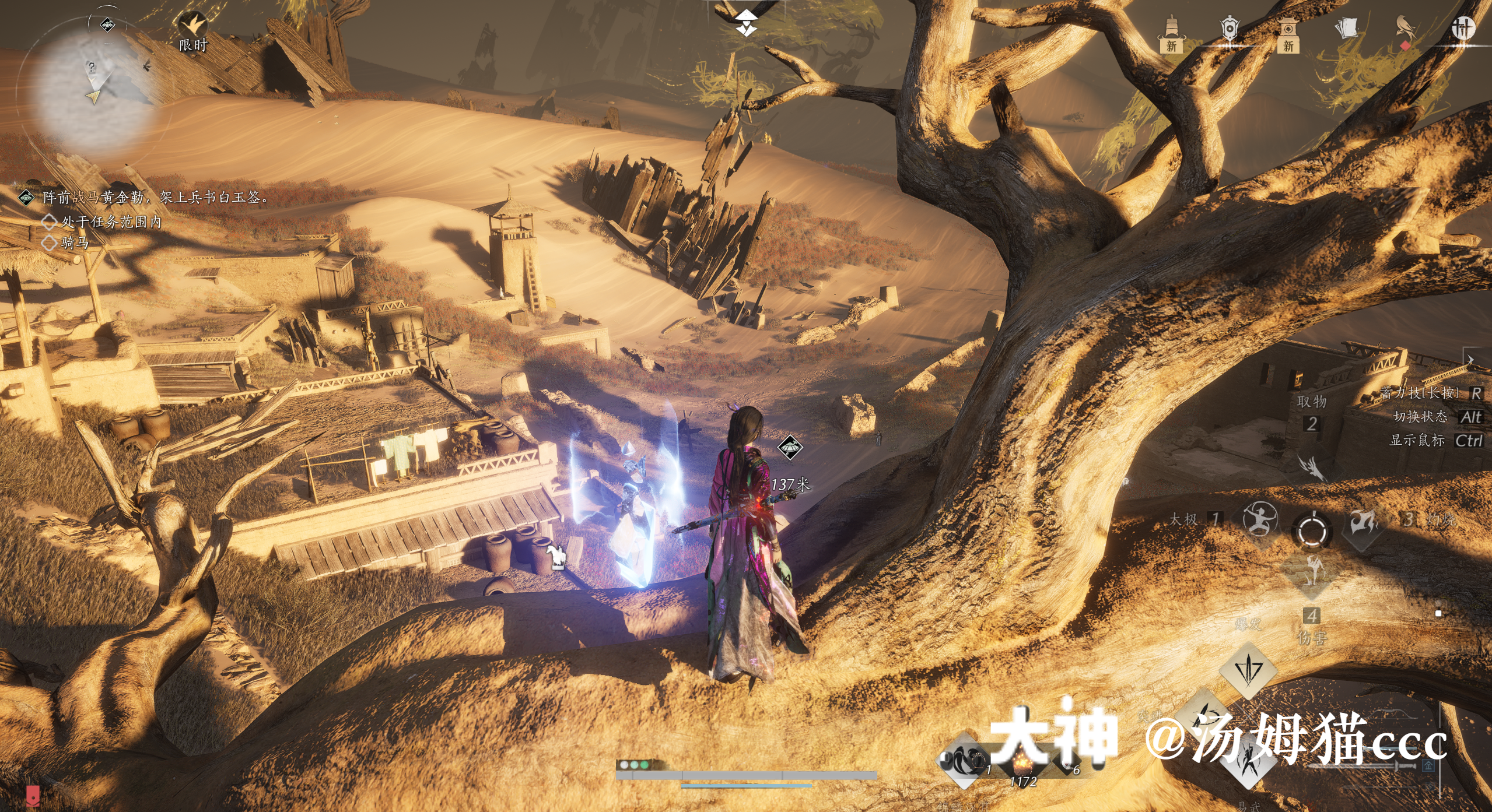Open the 限时 limited-time event icon
Viewport: 1492px width, 812px height.
click(x=193, y=29)
